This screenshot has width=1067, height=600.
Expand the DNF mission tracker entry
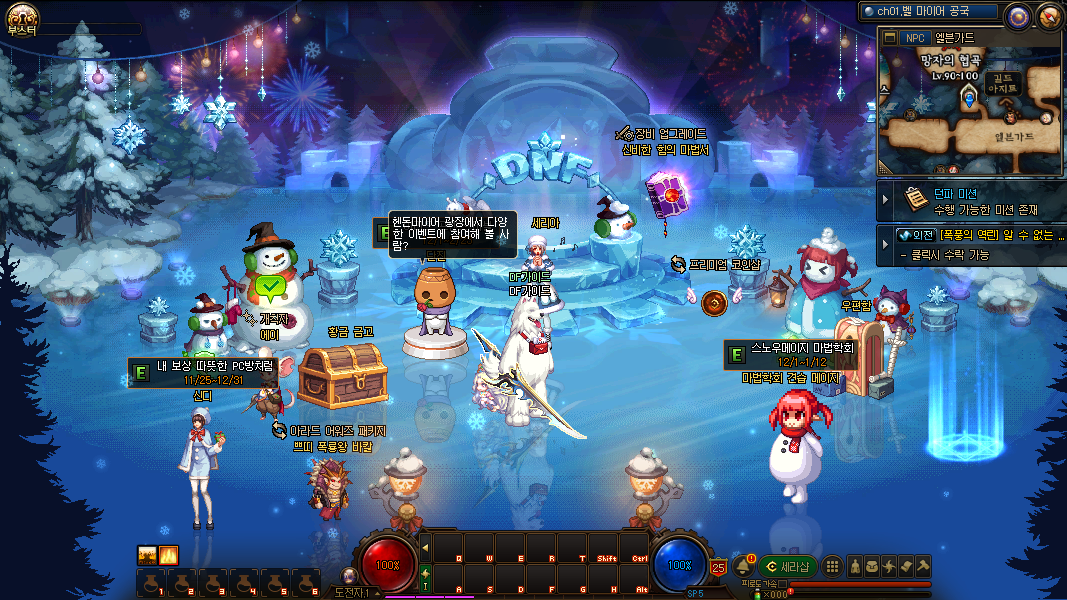coord(885,200)
